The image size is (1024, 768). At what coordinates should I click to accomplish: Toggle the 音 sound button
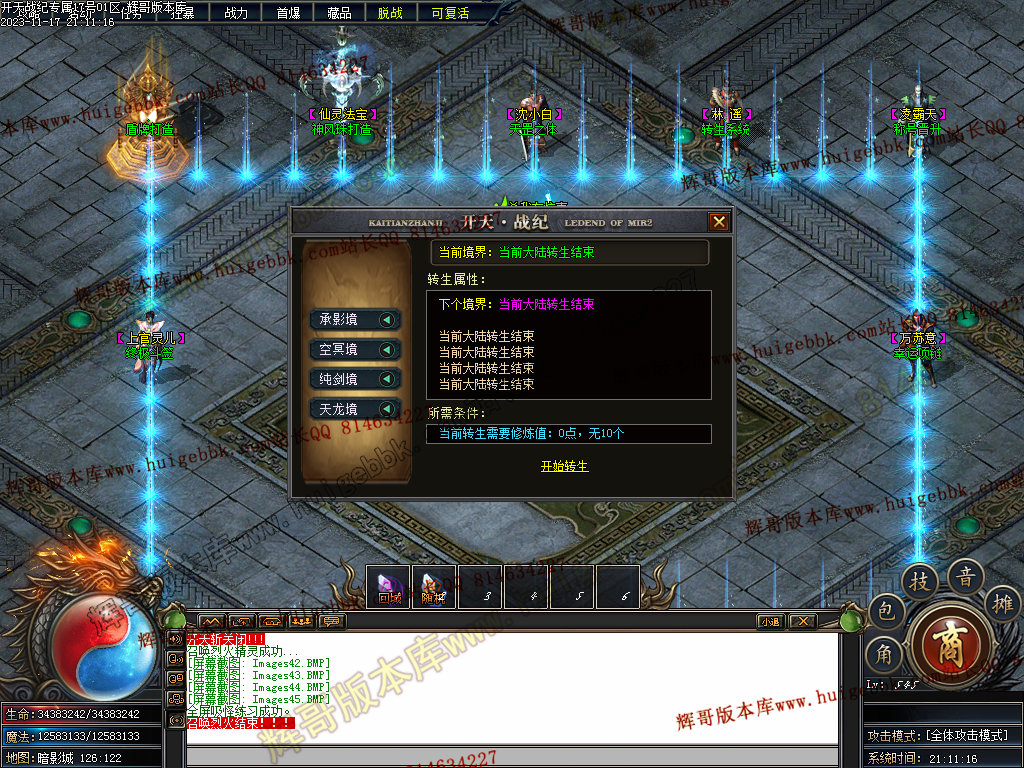[966, 576]
